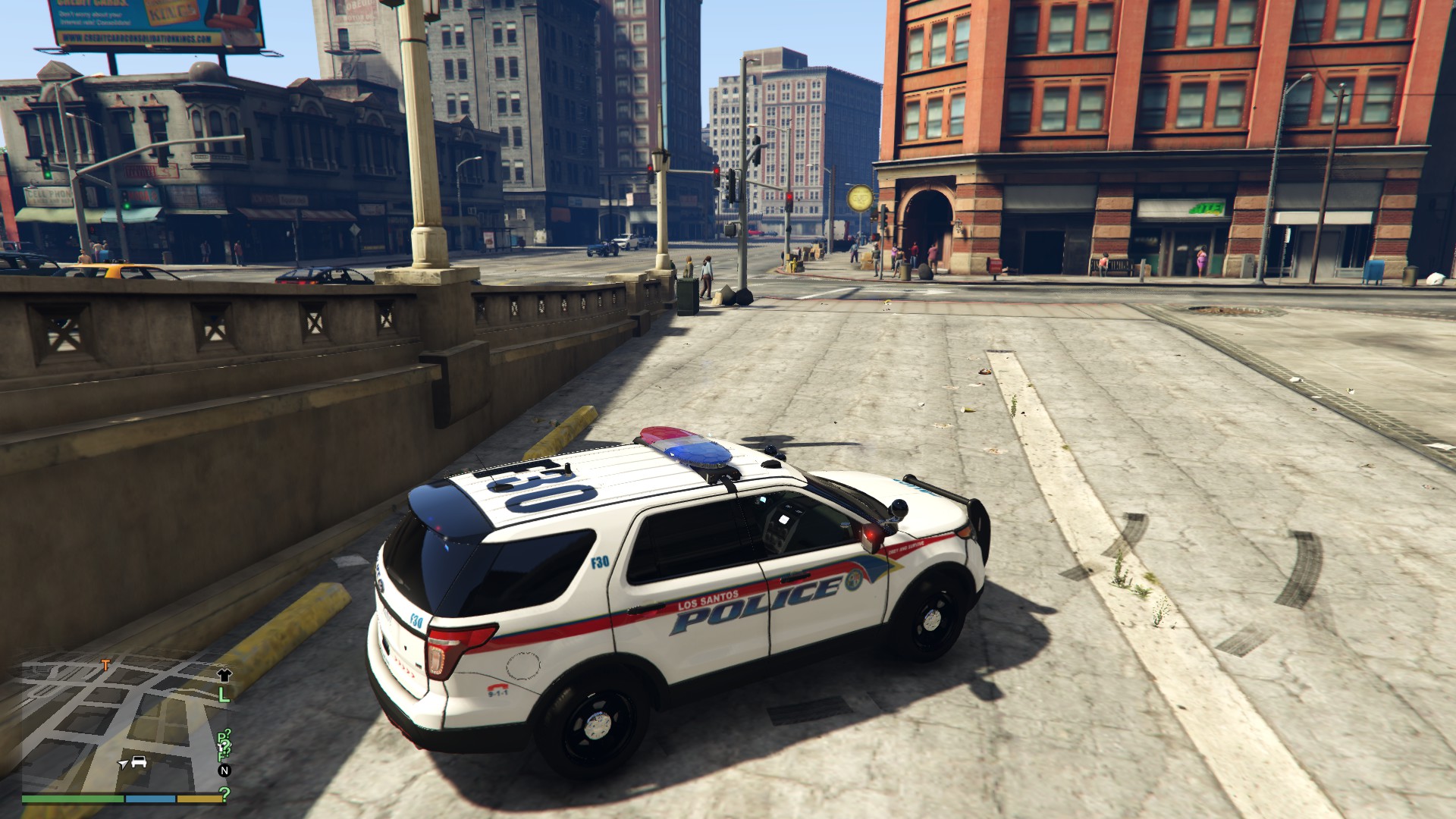1456x819 pixels.
Task: Select the green L mission blip
Action: point(224,693)
